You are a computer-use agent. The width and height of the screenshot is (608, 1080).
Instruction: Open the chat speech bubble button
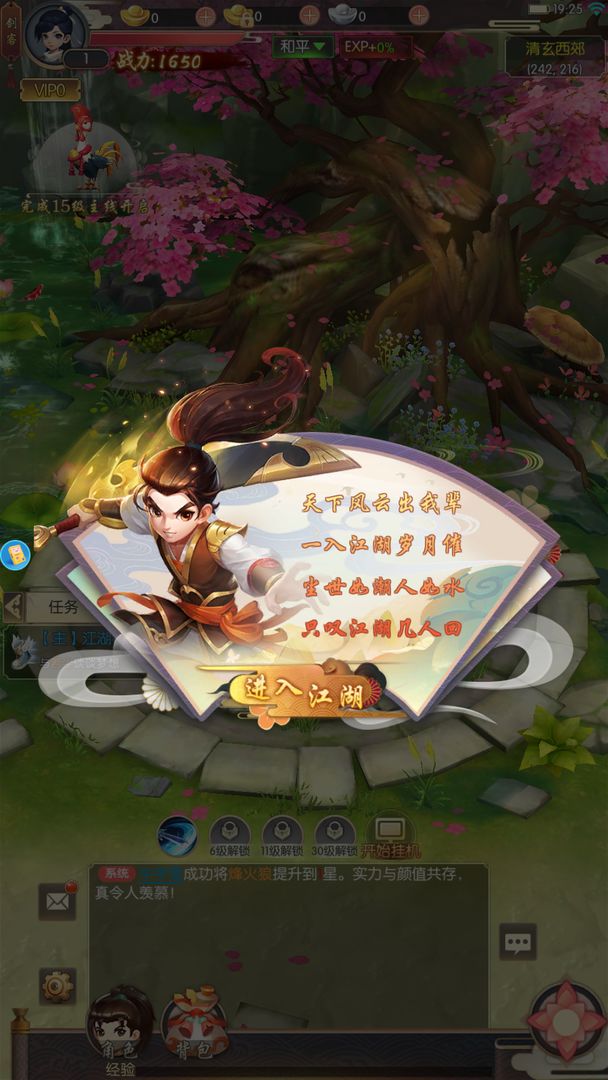tap(518, 942)
